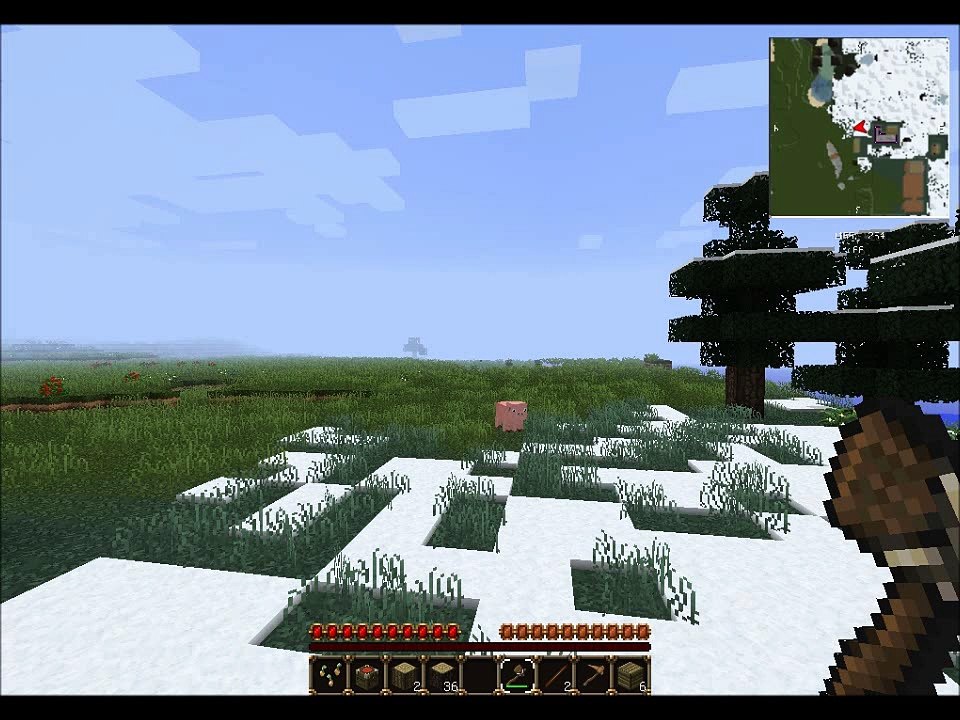Select the highlighted axe hotbar slot
This screenshot has width=960, height=720.
tap(518, 675)
